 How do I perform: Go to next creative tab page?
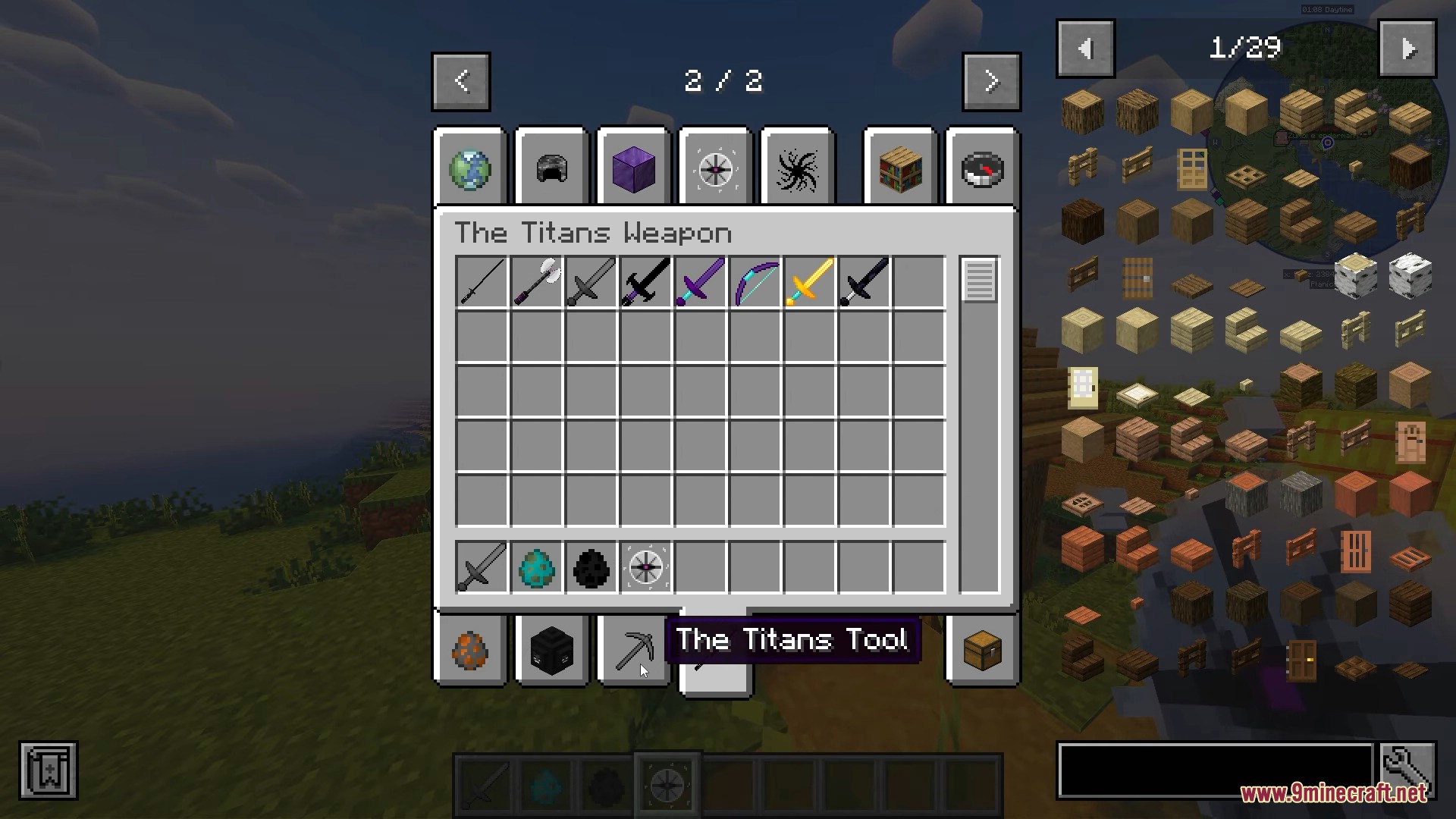pos(991,81)
